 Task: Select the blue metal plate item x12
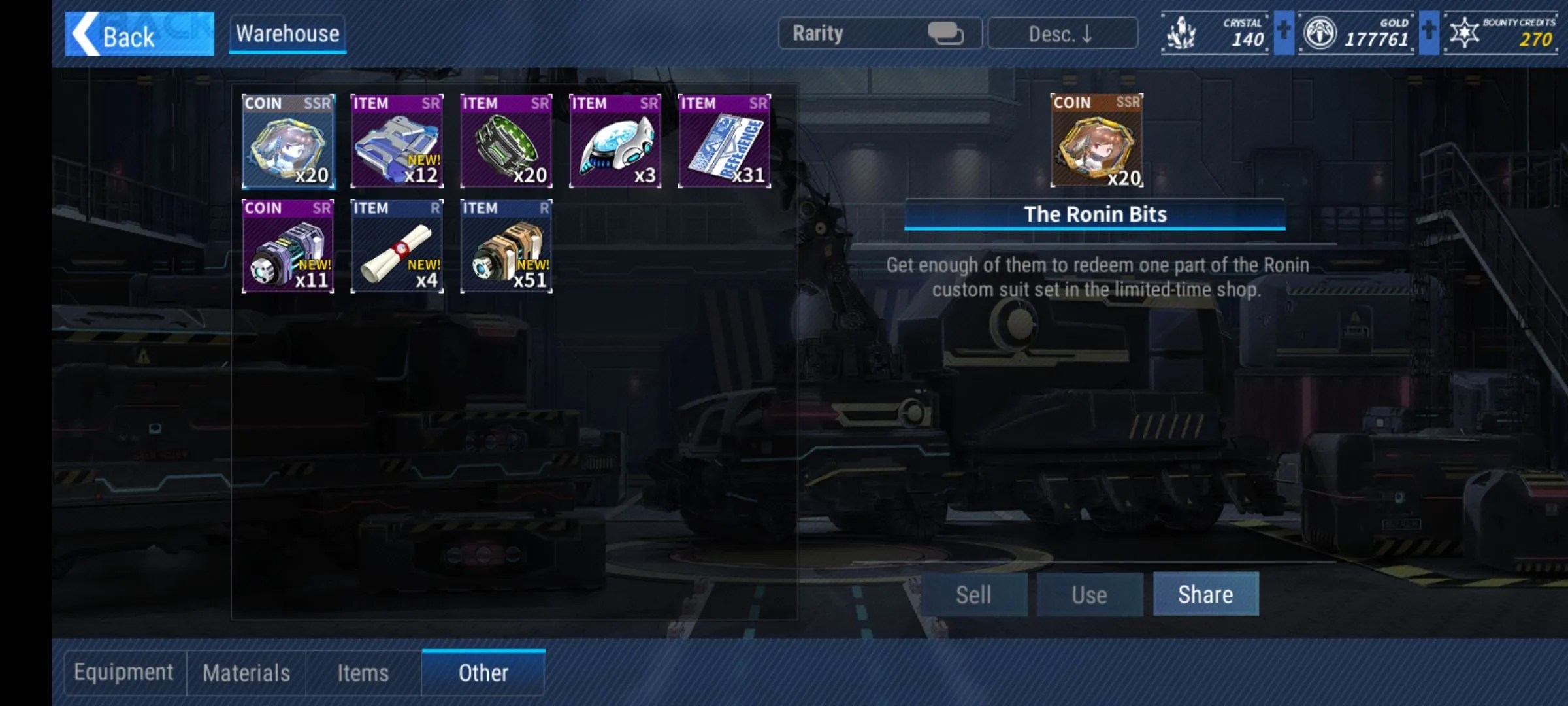point(397,141)
